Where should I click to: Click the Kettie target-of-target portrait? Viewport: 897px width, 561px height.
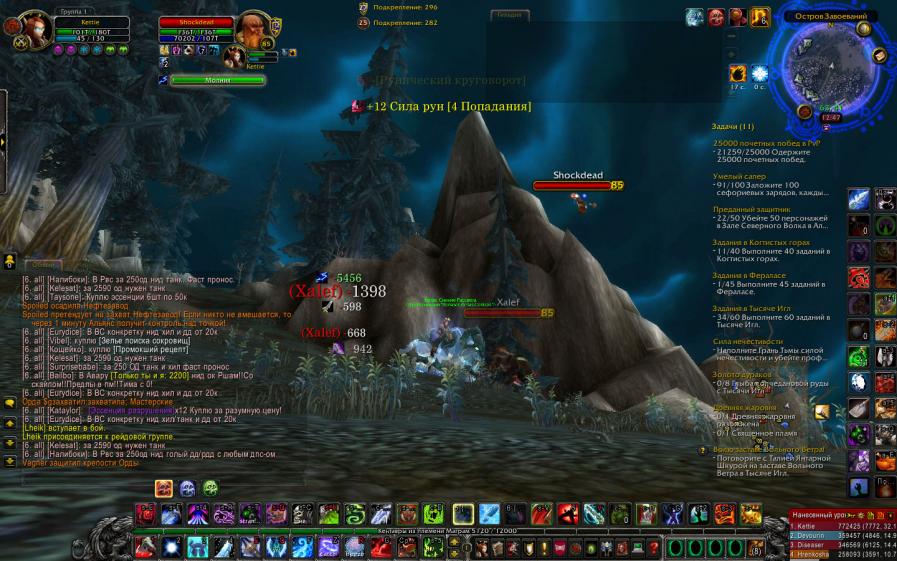pos(235,57)
